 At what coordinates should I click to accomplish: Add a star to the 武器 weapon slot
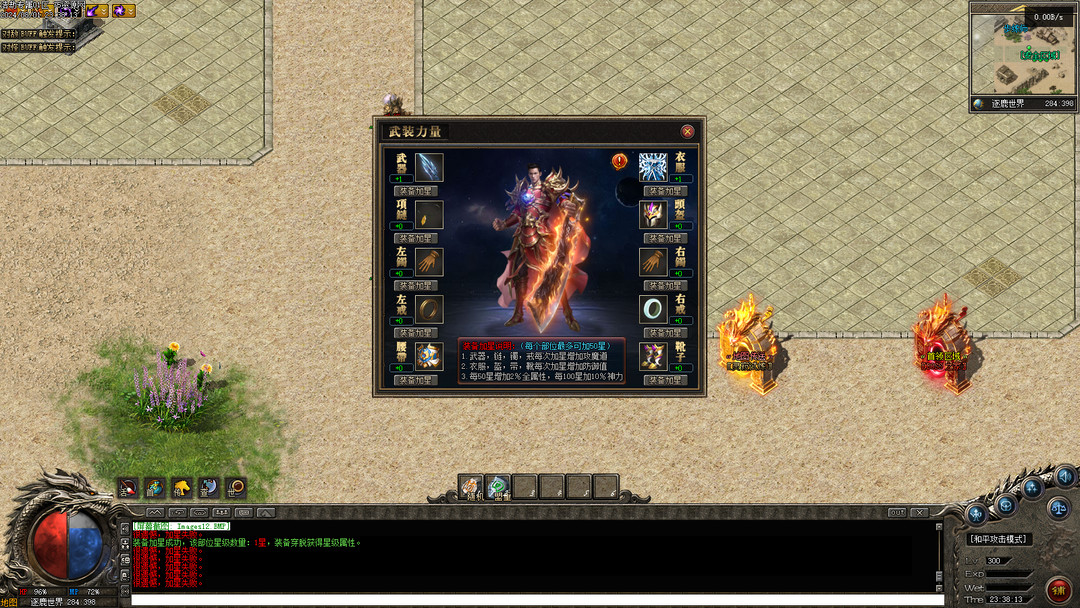[x=415, y=191]
